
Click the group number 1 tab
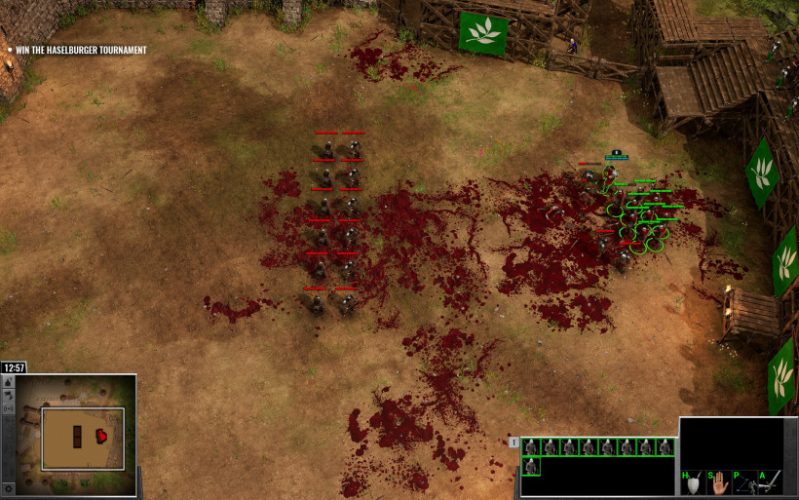(514, 442)
